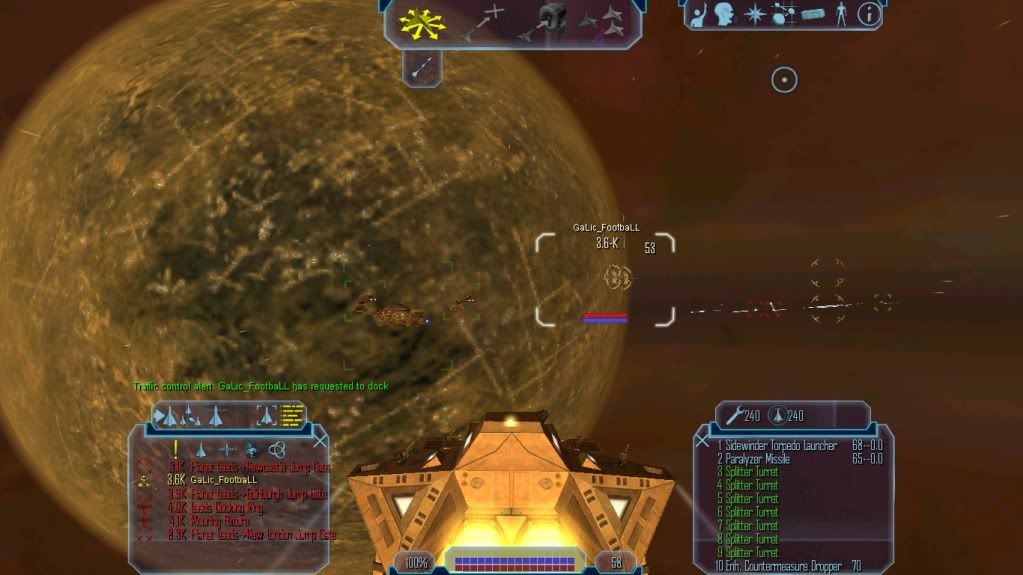
Task: Select Enh. Countermeasure Dropper in weapons list
Action: coord(787,566)
